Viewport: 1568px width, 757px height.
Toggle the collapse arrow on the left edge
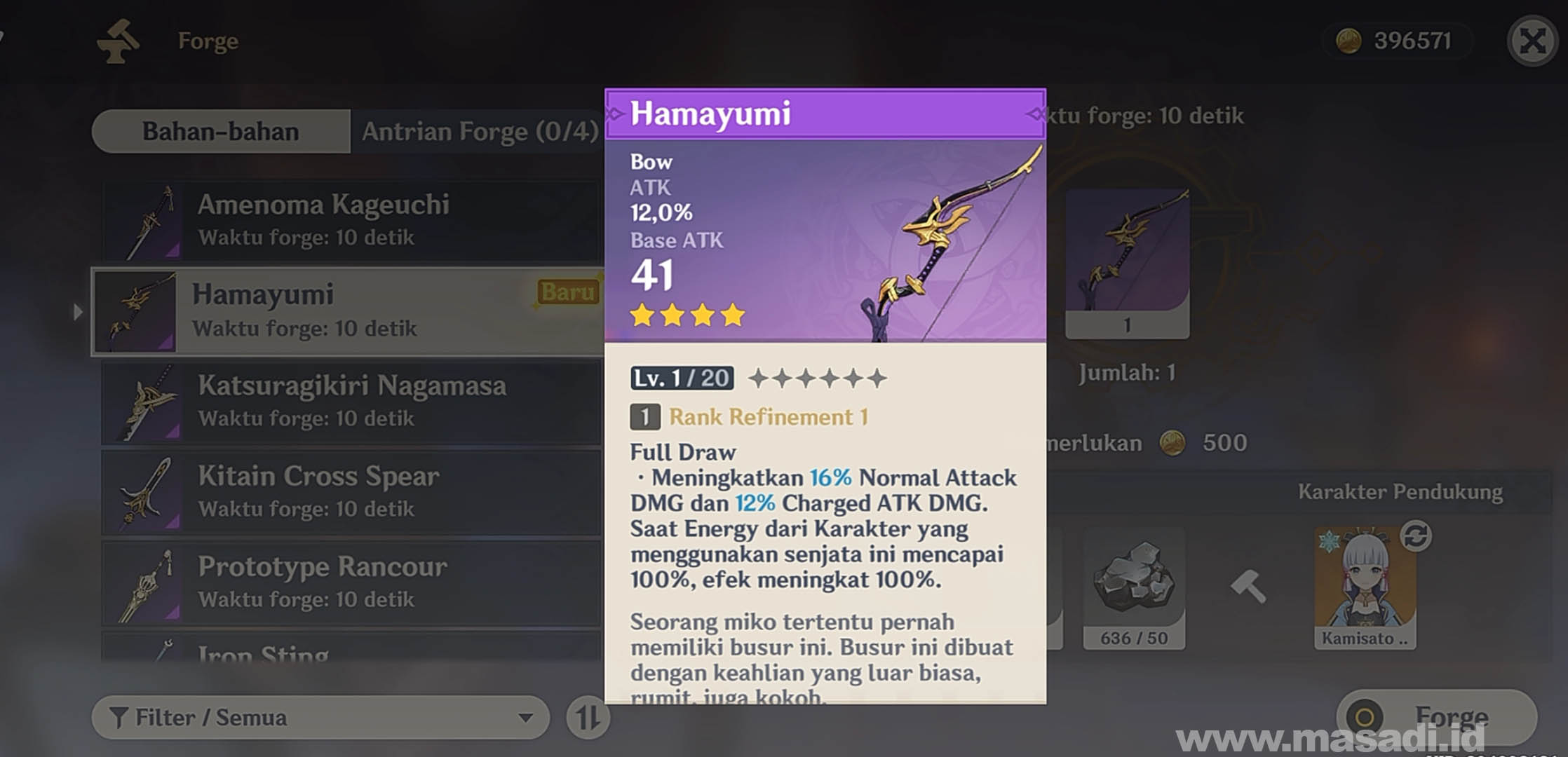point(77,312)
